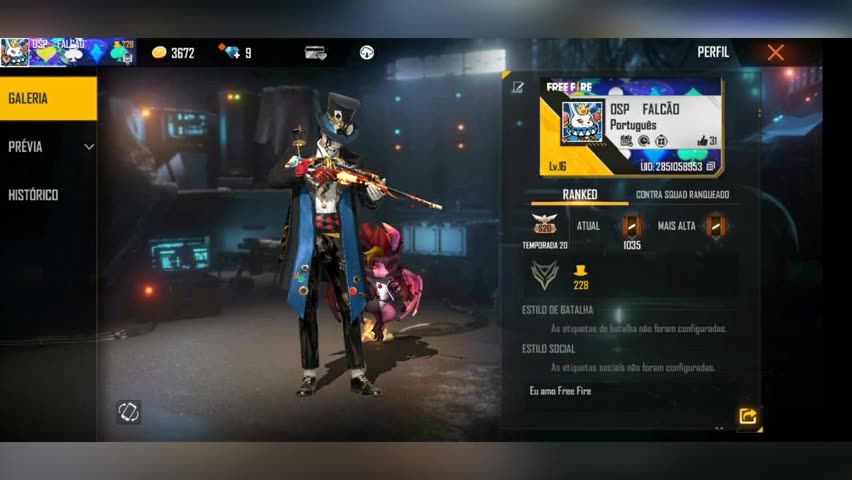Click the share profile button
This screenshot has width=852, height=480.
pyautogui.click(x=747, y=416)
